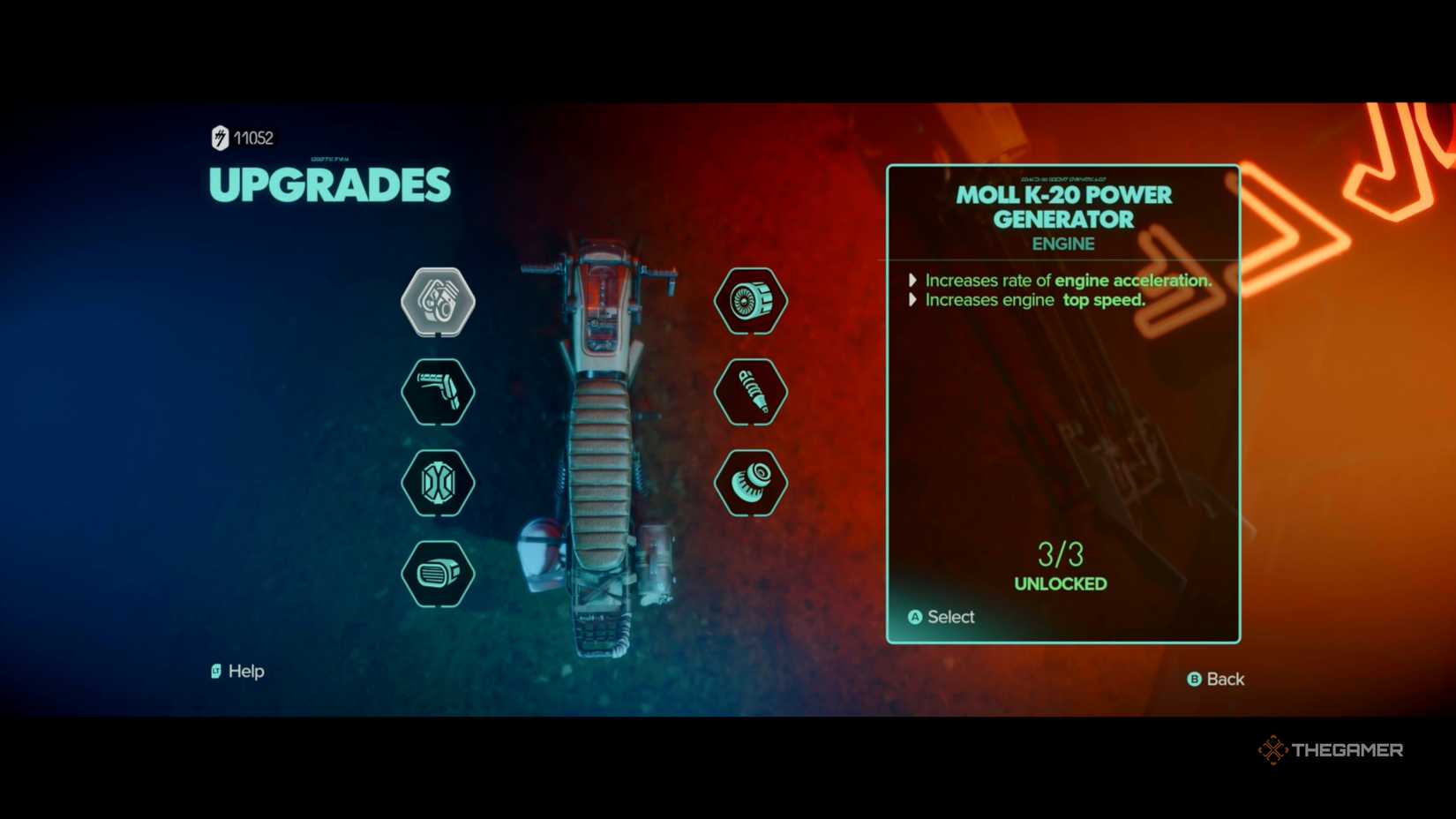
Task: Click the 3/3 Unlocked progress indicator
Action: (1059, 565)
